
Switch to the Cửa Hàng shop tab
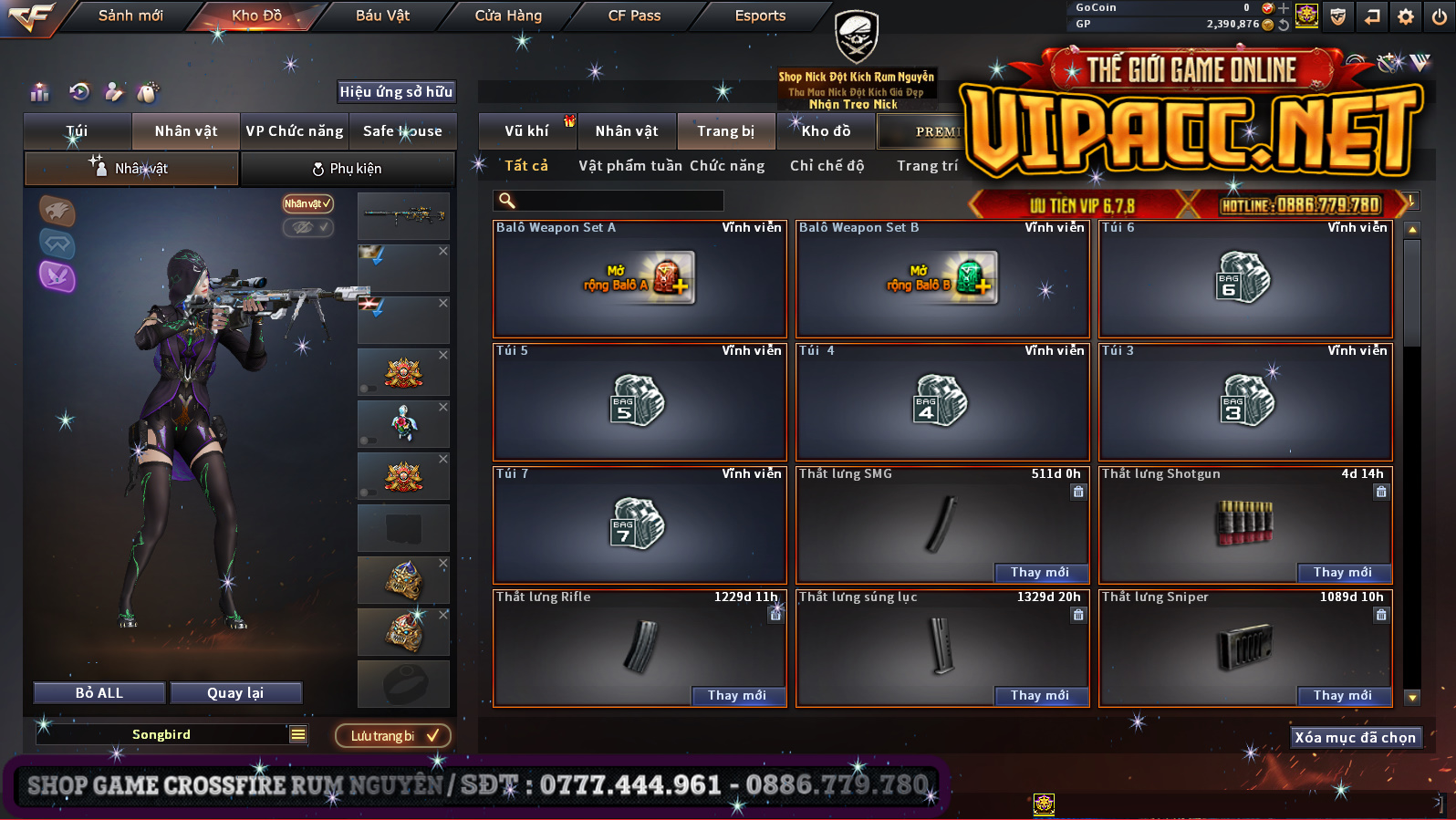pyautogui.click(x=508, y=16)
